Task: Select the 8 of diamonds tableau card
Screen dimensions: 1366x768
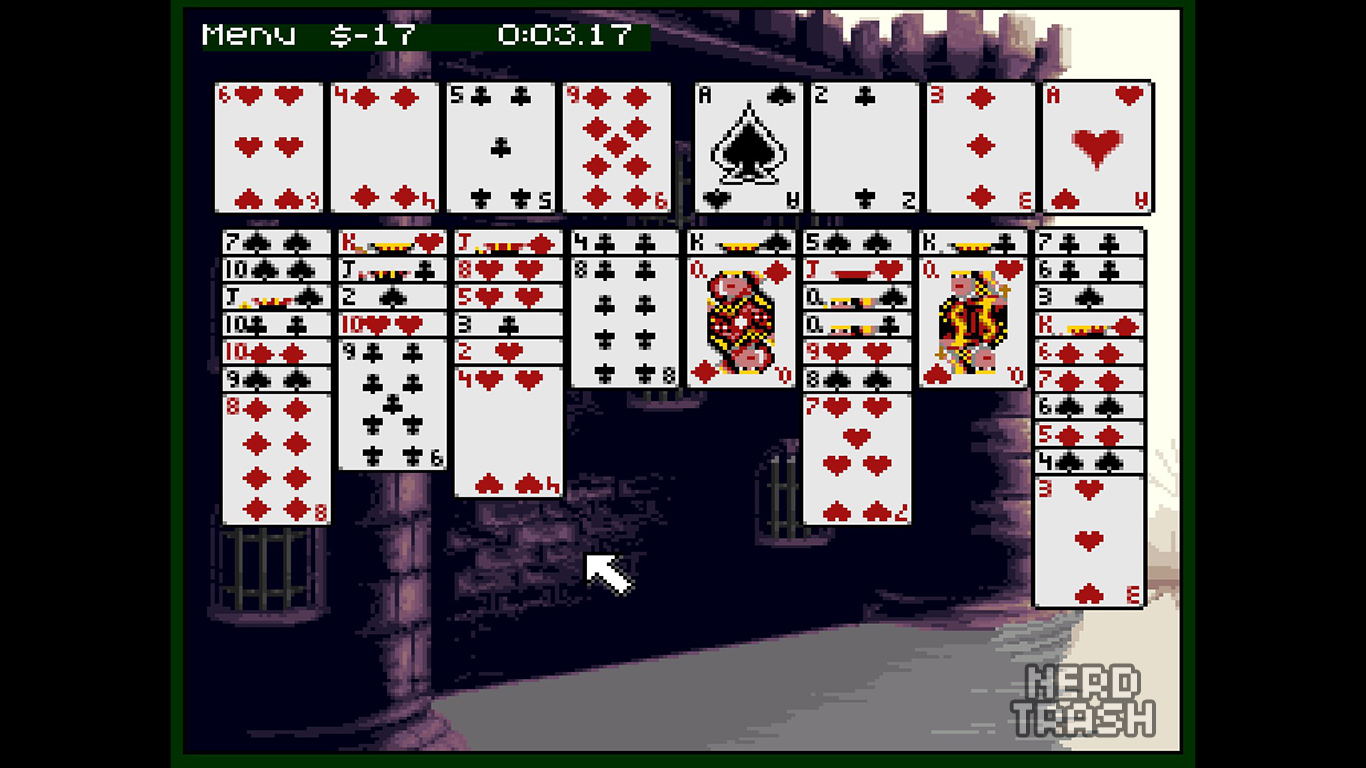Action: point(276,458)
